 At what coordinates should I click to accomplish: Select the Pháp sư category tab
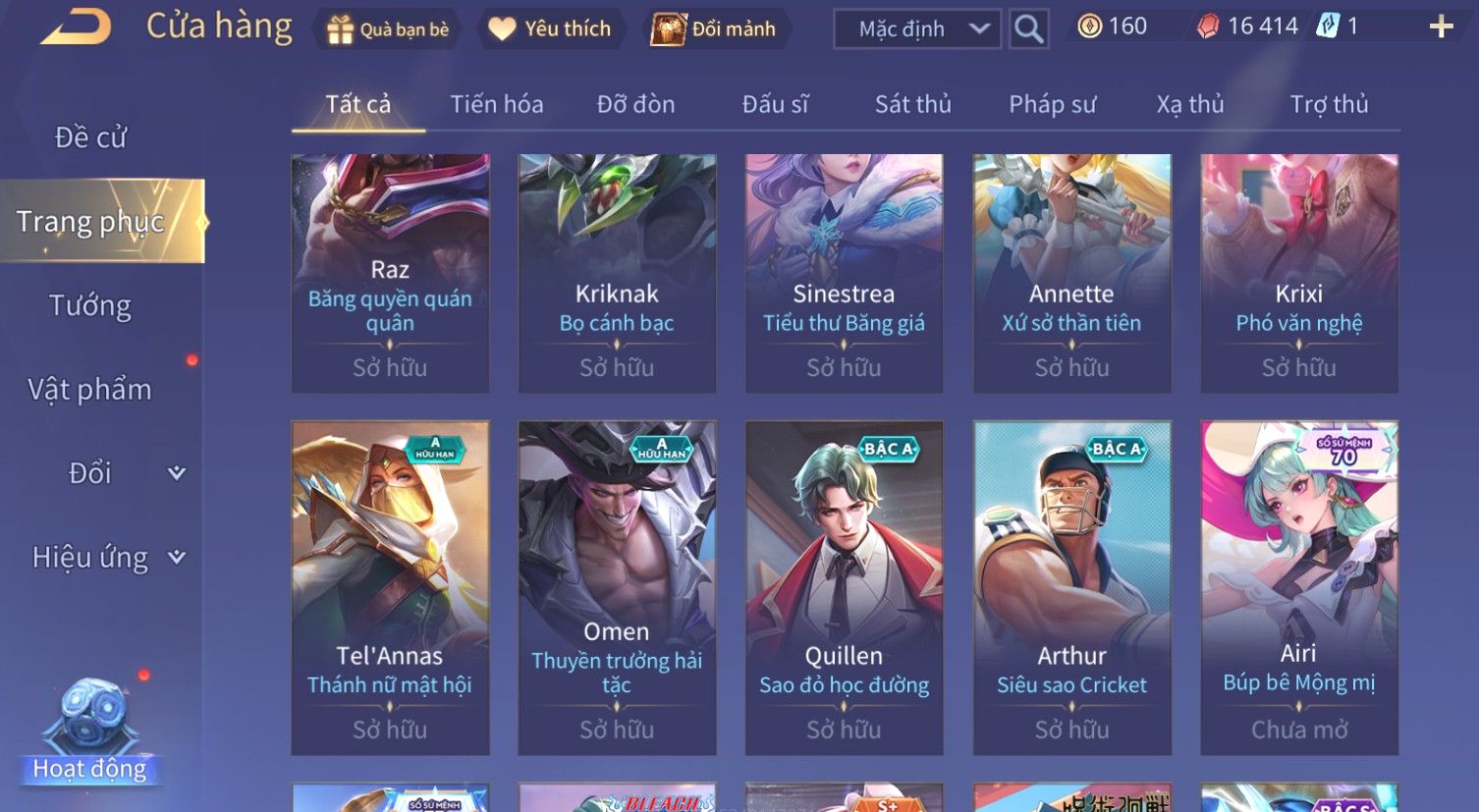tap(1052, 104)
